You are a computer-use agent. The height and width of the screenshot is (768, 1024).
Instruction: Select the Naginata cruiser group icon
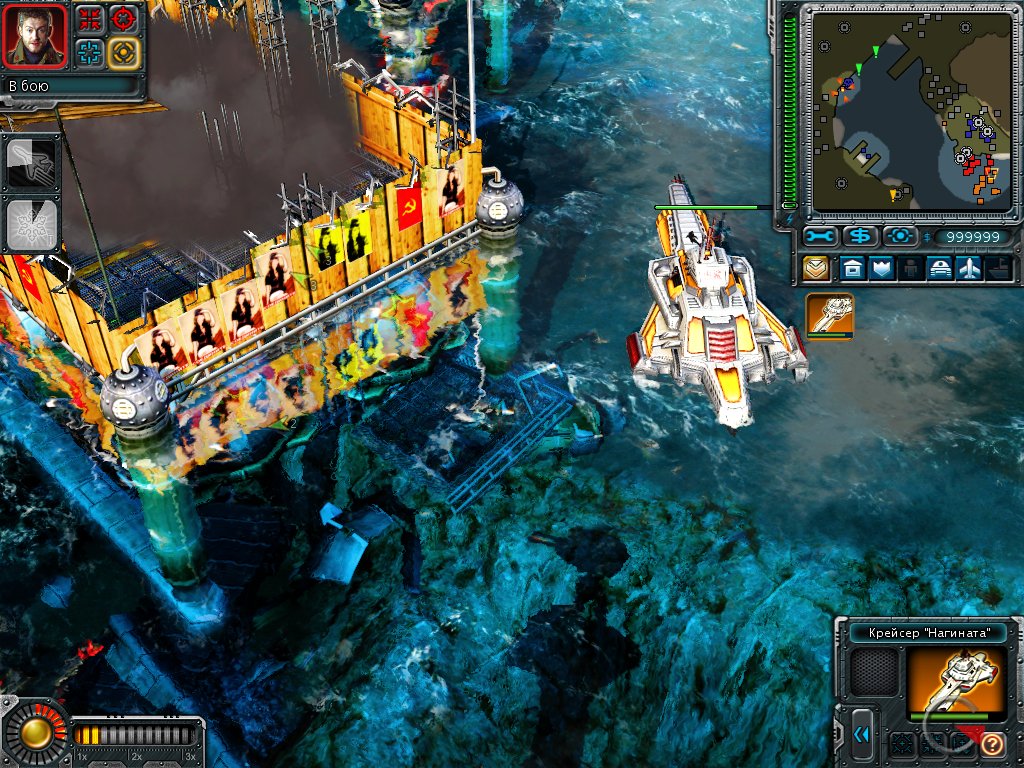830,315
